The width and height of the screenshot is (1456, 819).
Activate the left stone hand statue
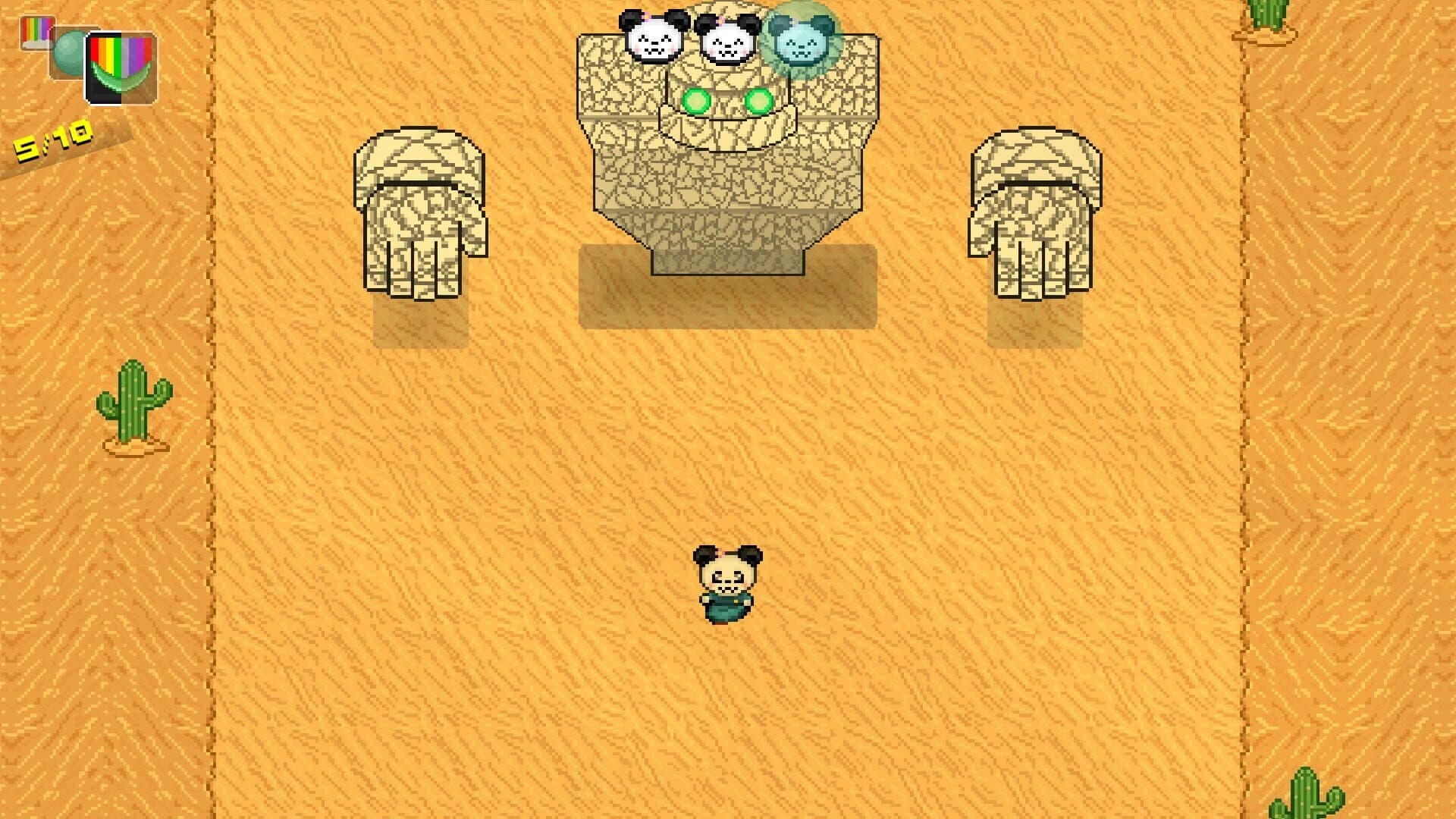point(421,212)
